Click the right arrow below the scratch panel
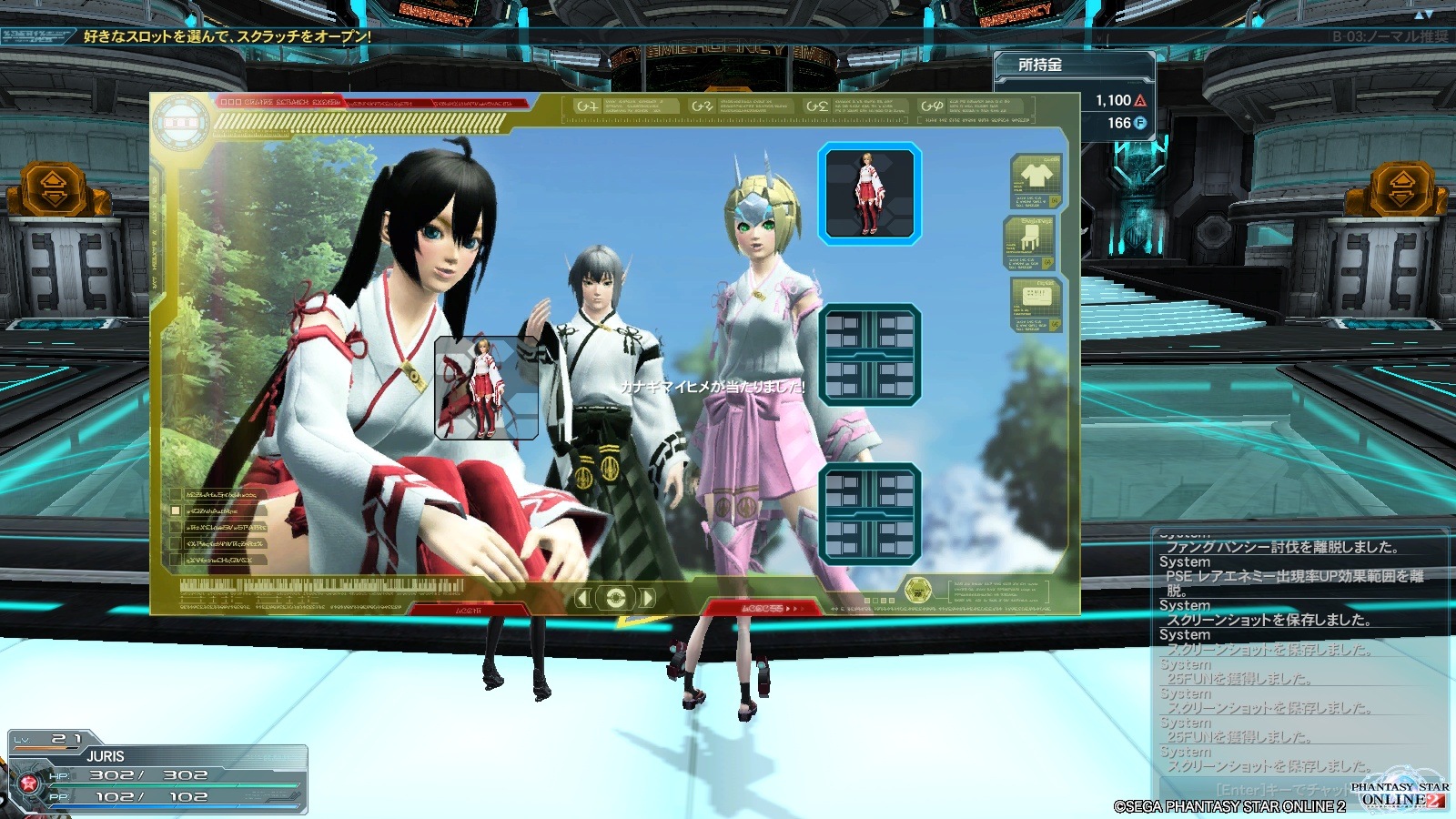Screen dimensions: 1456x819 (x=647, y=598)
